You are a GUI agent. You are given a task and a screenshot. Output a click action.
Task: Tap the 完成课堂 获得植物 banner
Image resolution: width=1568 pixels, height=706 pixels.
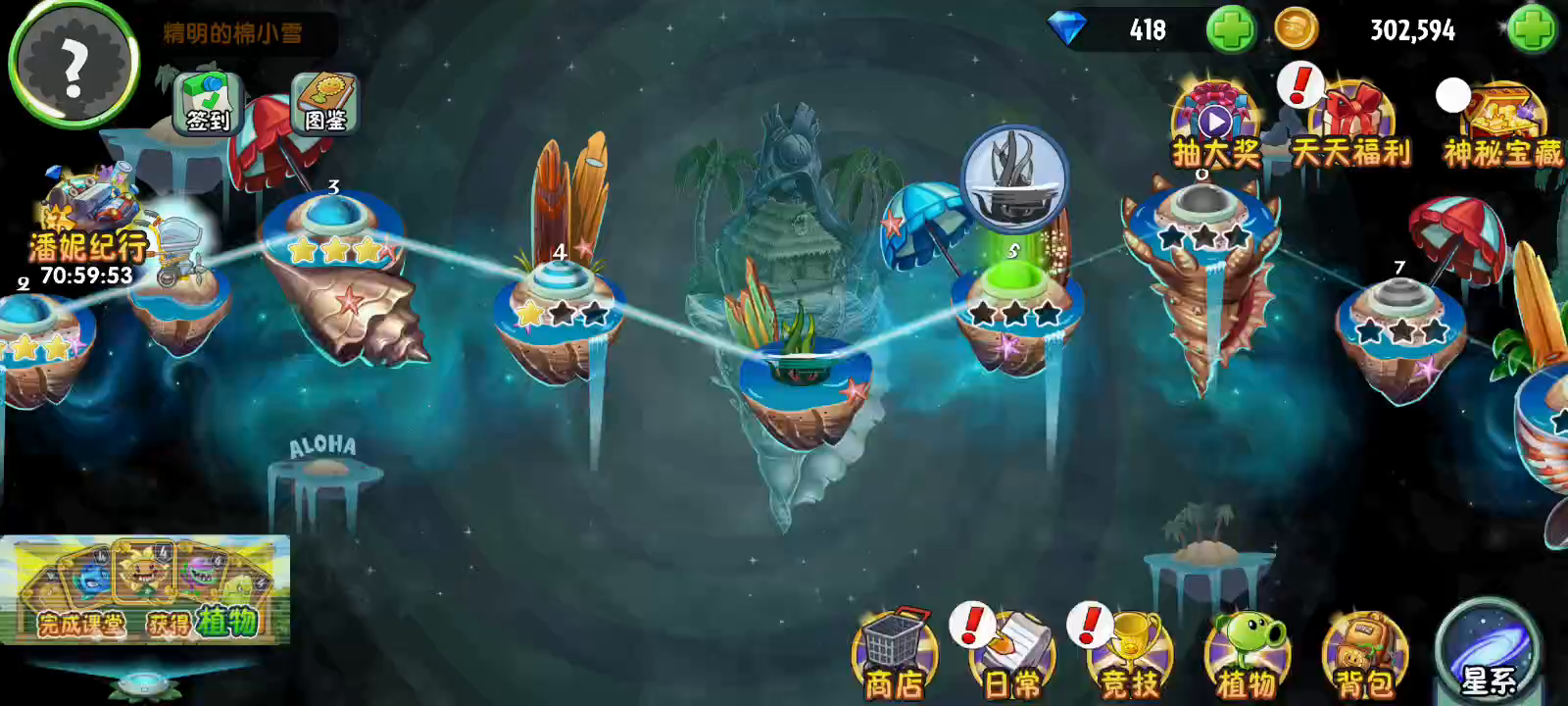click(x=145, y=589)
